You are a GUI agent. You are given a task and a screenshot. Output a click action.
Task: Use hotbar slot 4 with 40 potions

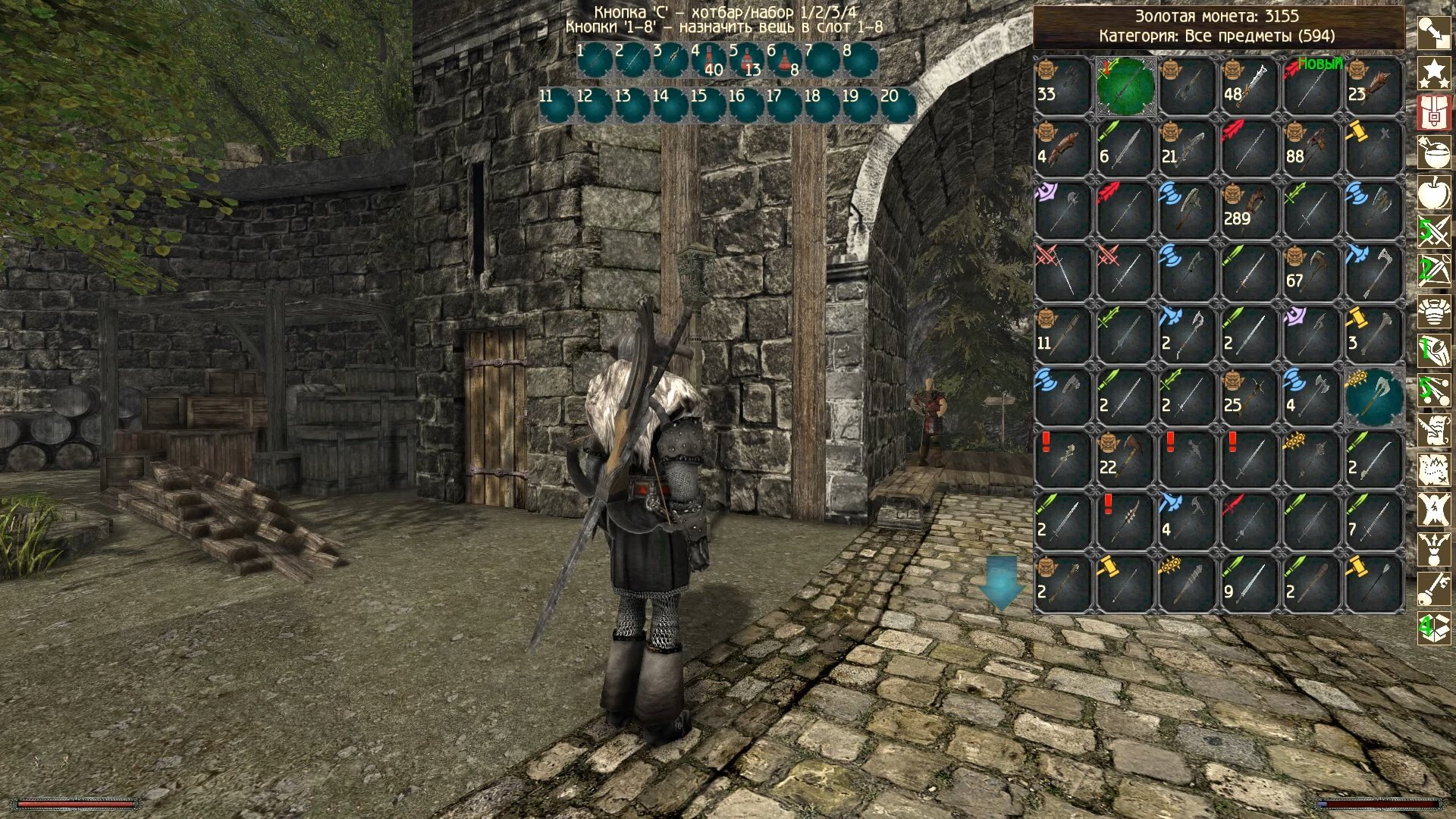pos(709,60)
